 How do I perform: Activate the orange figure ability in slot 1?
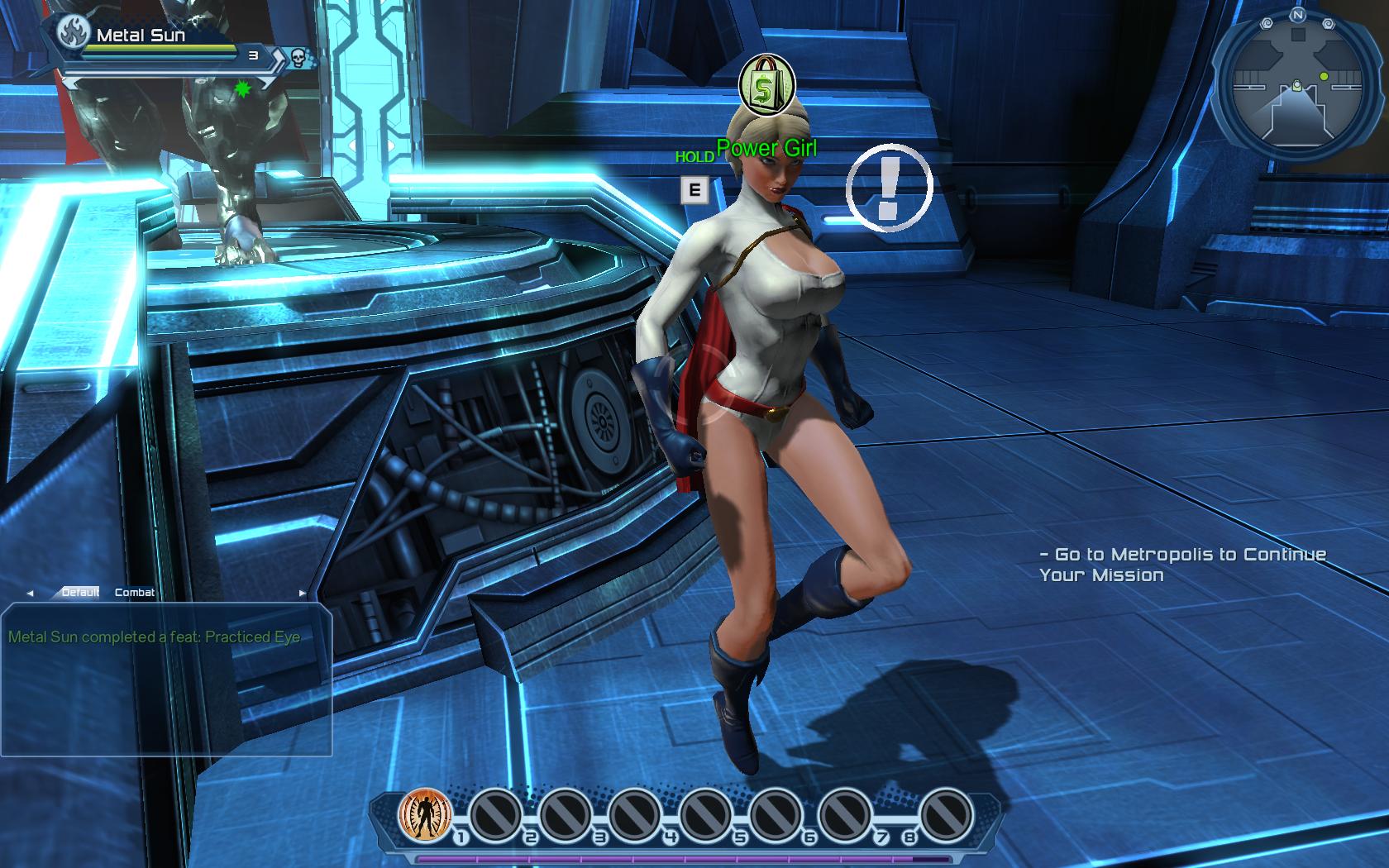425,813
